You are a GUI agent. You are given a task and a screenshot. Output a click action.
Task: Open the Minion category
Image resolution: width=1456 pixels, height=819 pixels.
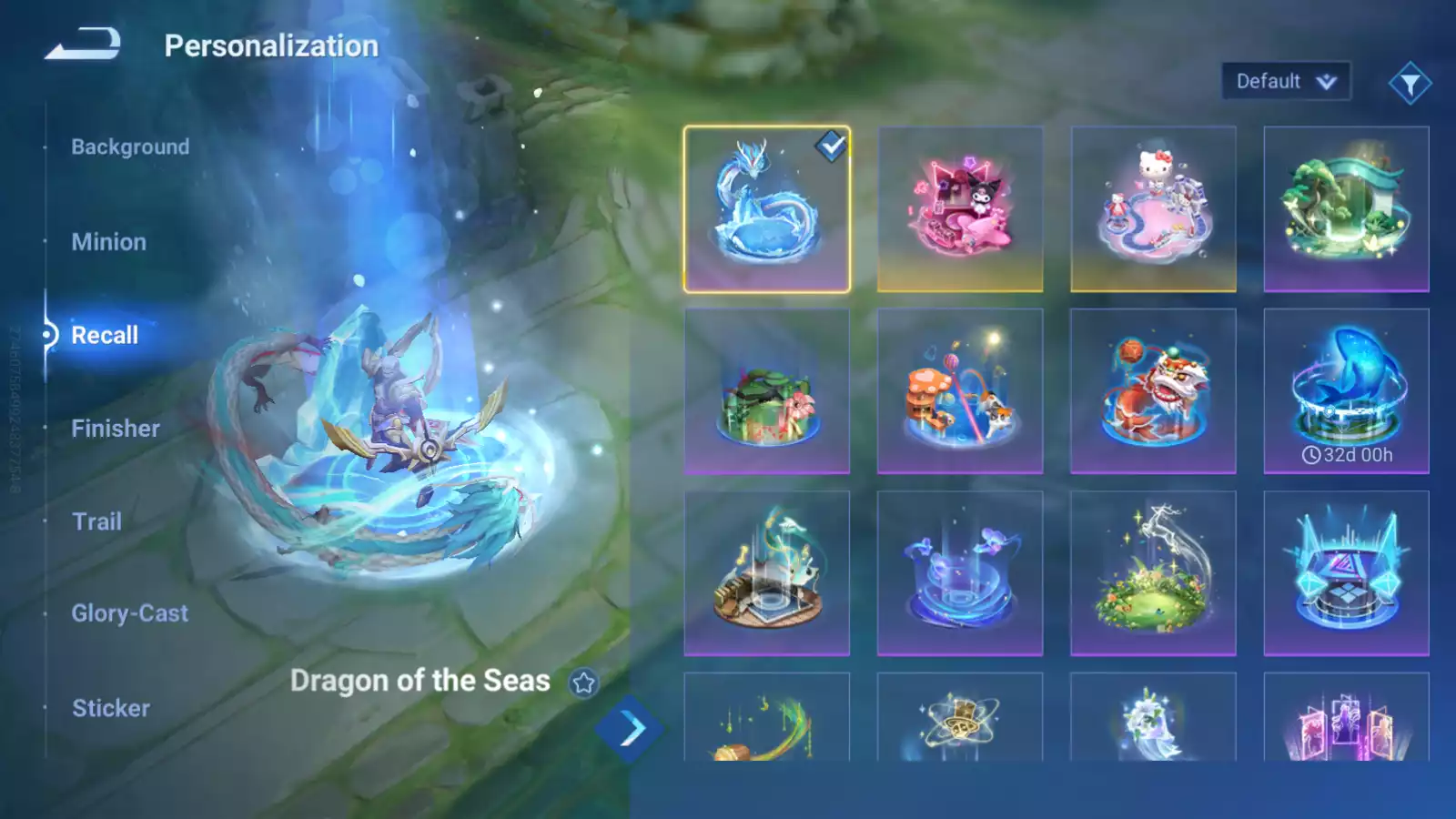click(x=108, y=242)
